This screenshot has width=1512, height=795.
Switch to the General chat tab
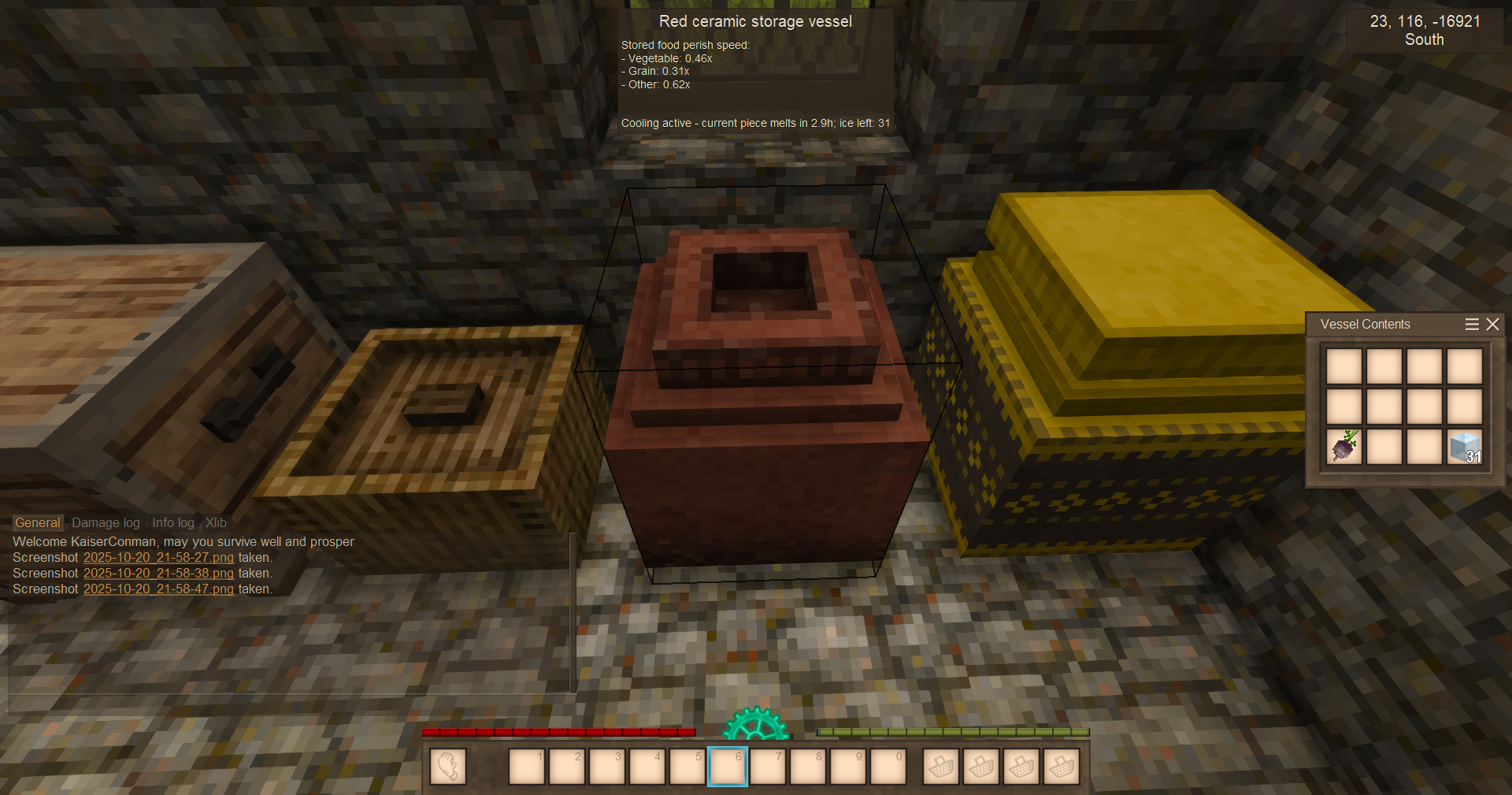tap(37, 523)
